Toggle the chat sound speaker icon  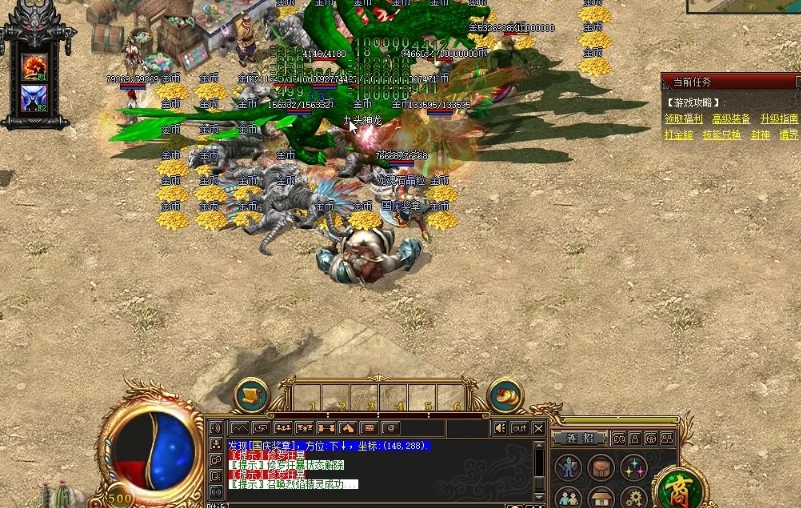tap(499, 428)
